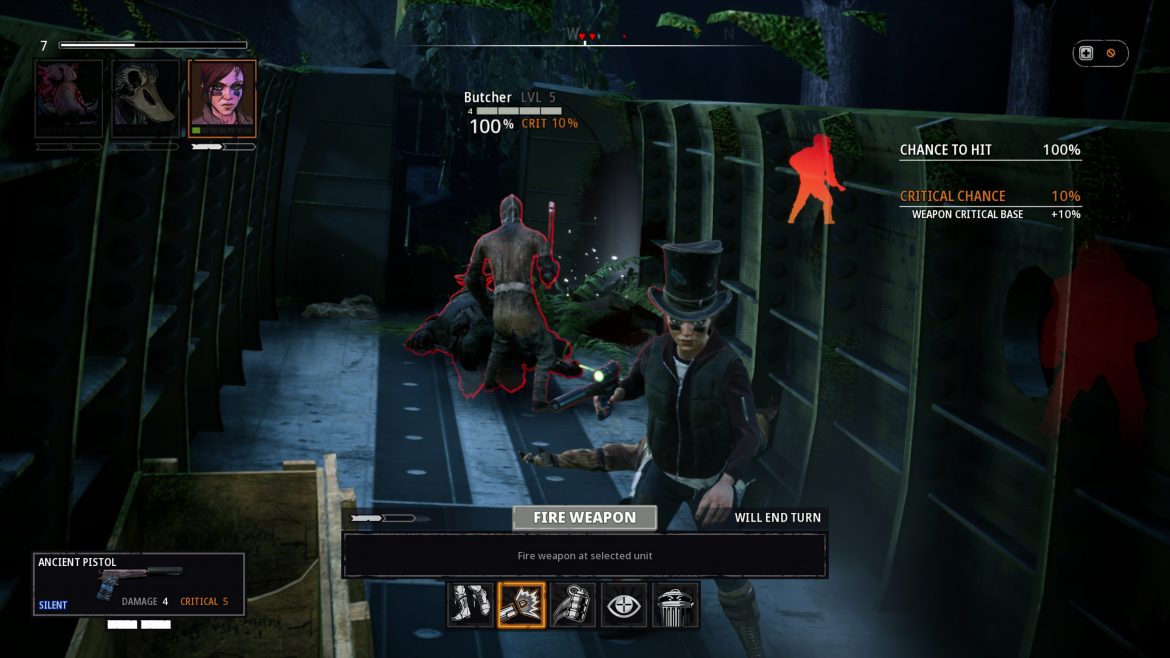Image resolution: width=1170 pixels, height=658 pixels.
Task: Activate the fire weapon muzzle flash ability
Action: (521, 604)
